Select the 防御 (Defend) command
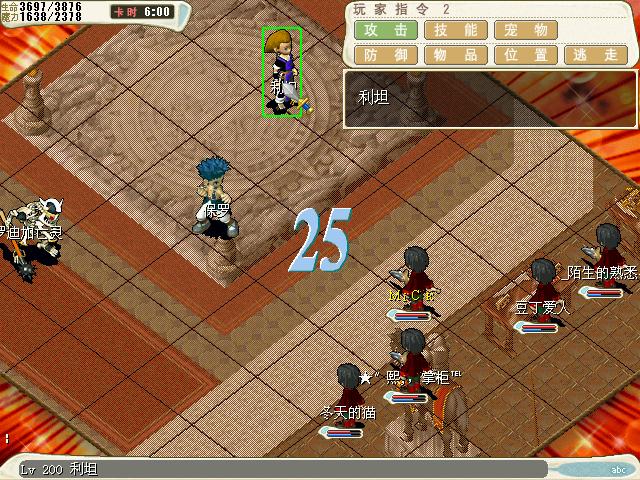 coord(385,55)
